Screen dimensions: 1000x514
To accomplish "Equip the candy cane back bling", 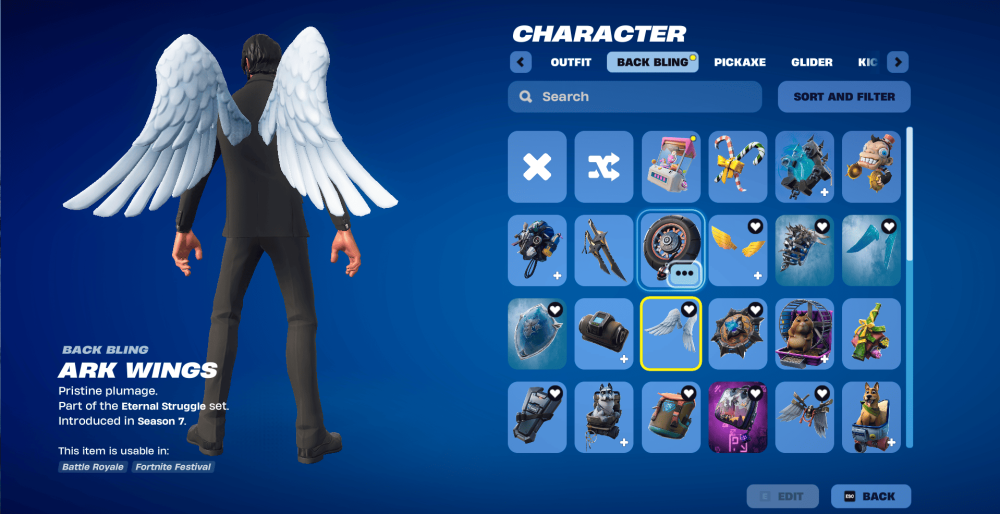I will (x=737, y=167).
